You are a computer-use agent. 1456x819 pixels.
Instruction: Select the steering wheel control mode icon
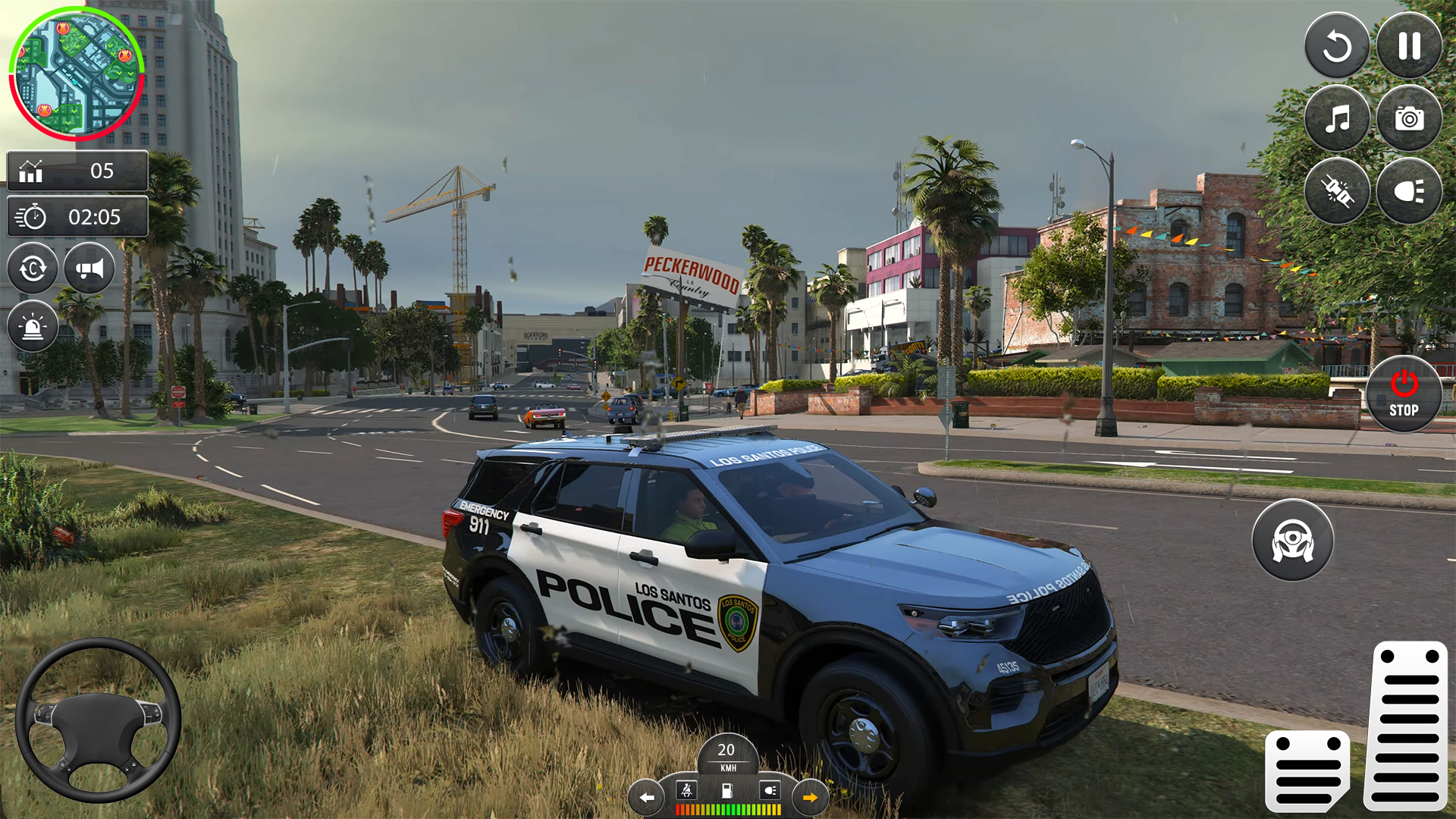click(x=1293, y=540)
